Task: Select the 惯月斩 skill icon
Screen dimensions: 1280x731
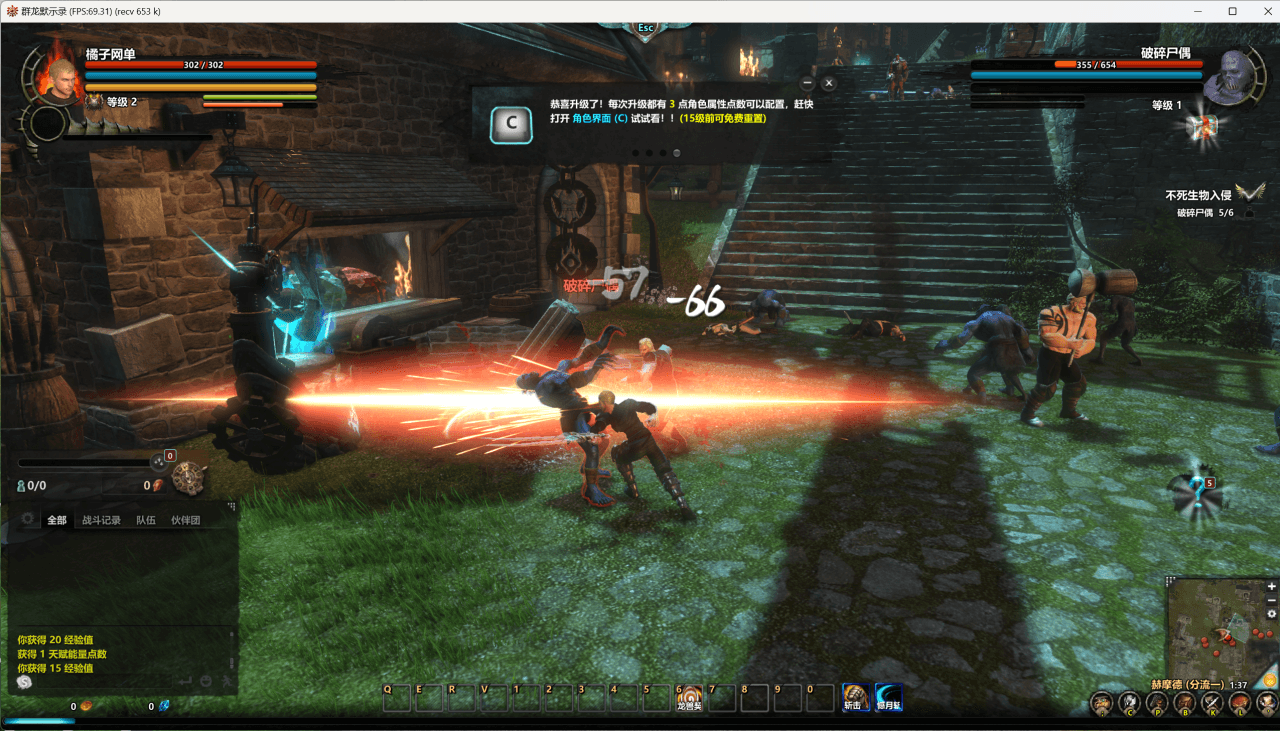Action: (888, 697)
